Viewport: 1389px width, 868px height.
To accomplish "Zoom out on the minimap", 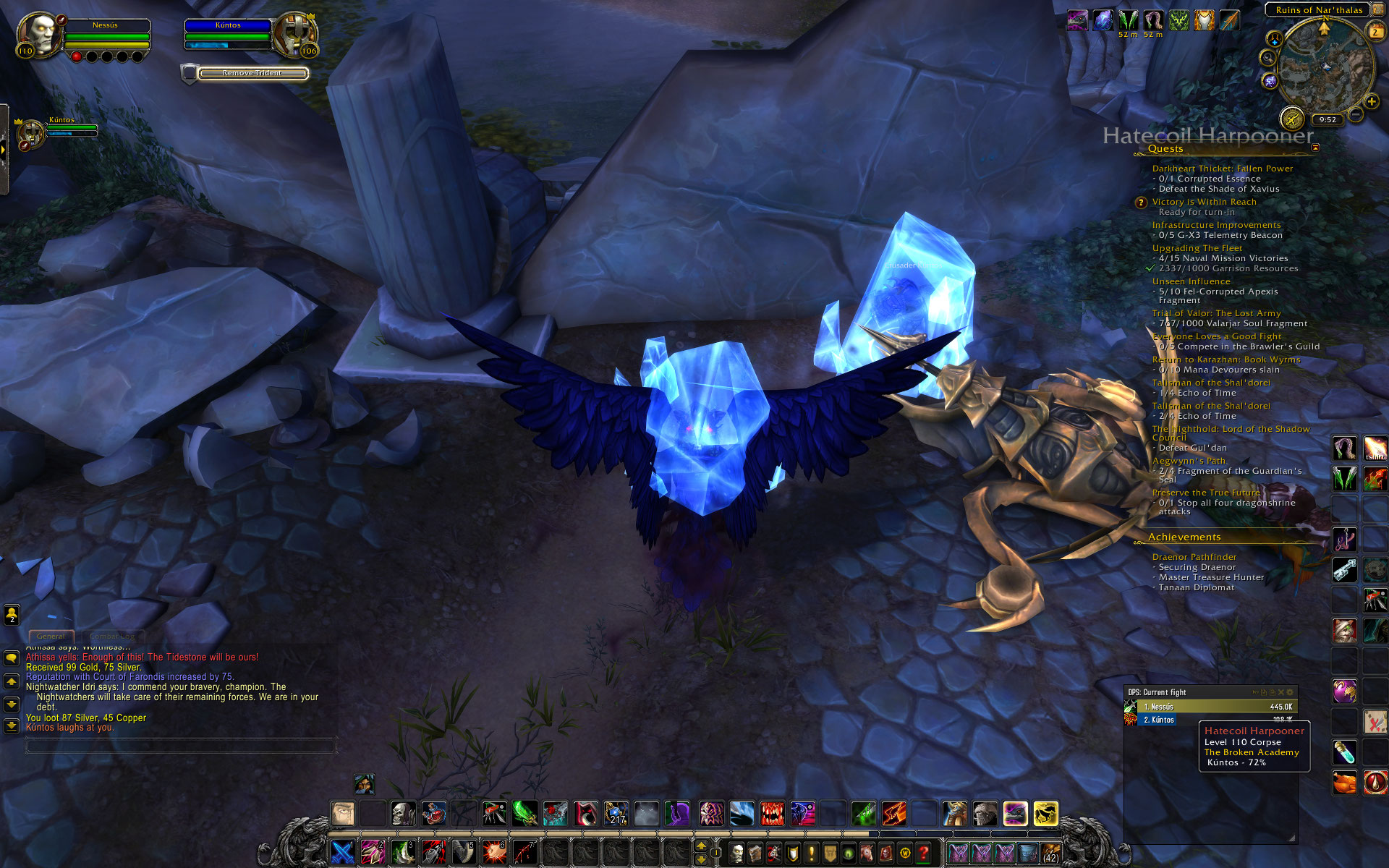I will pos(1356,114).
